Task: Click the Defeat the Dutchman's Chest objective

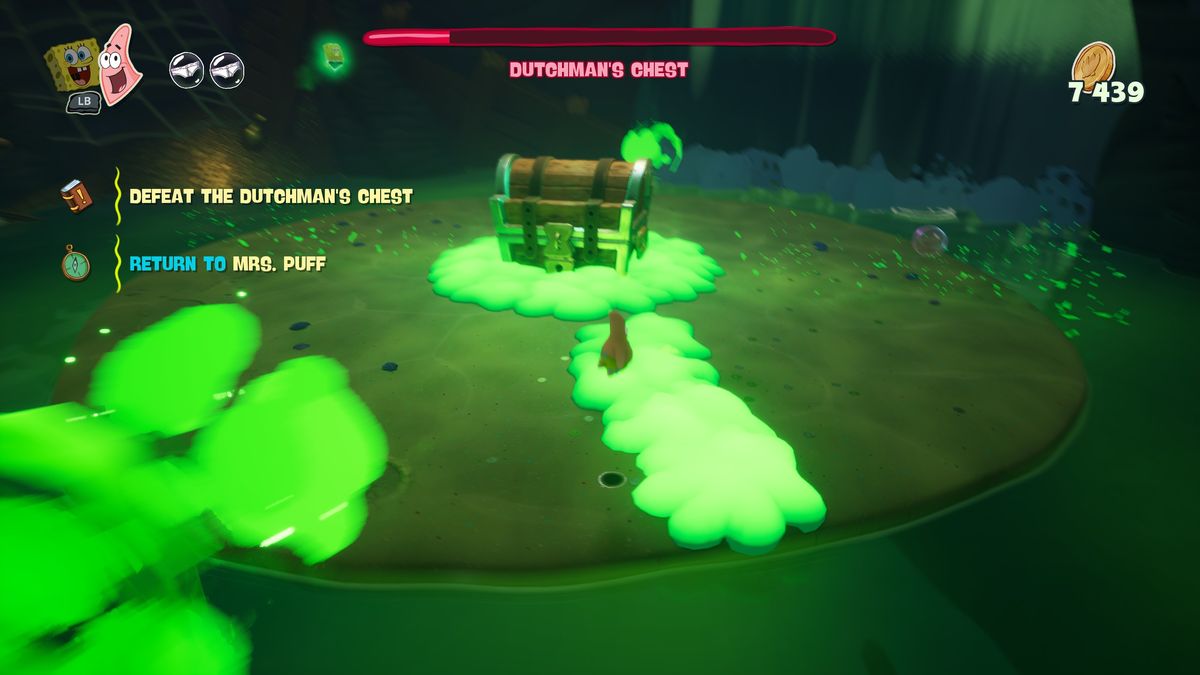Action: coord(270,196)
